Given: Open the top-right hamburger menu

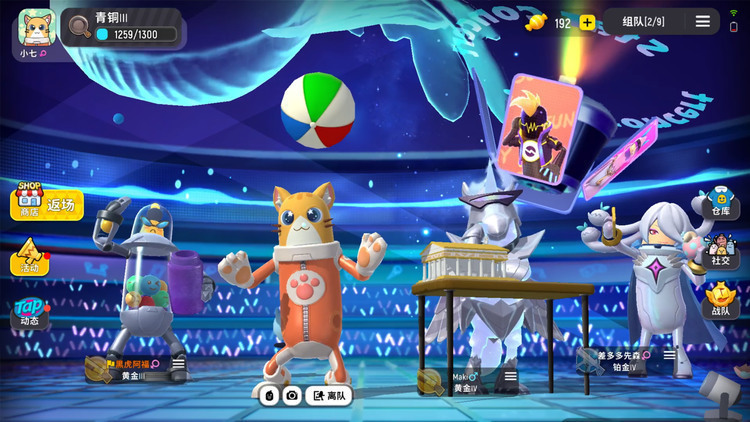Looking at the screenshot, I should 703,22.
